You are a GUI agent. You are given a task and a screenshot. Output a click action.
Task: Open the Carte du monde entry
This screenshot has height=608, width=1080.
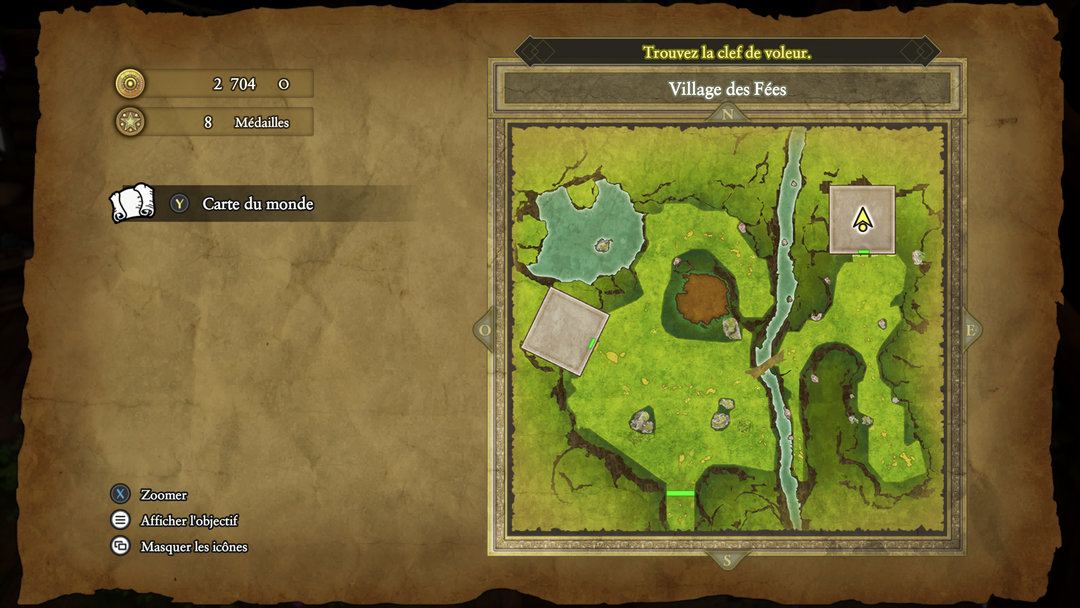[257, 204]
